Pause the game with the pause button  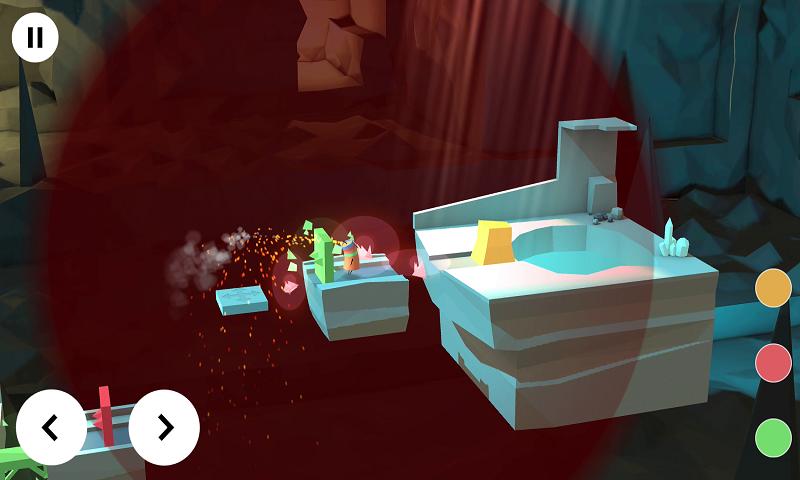tap(35, 38)
